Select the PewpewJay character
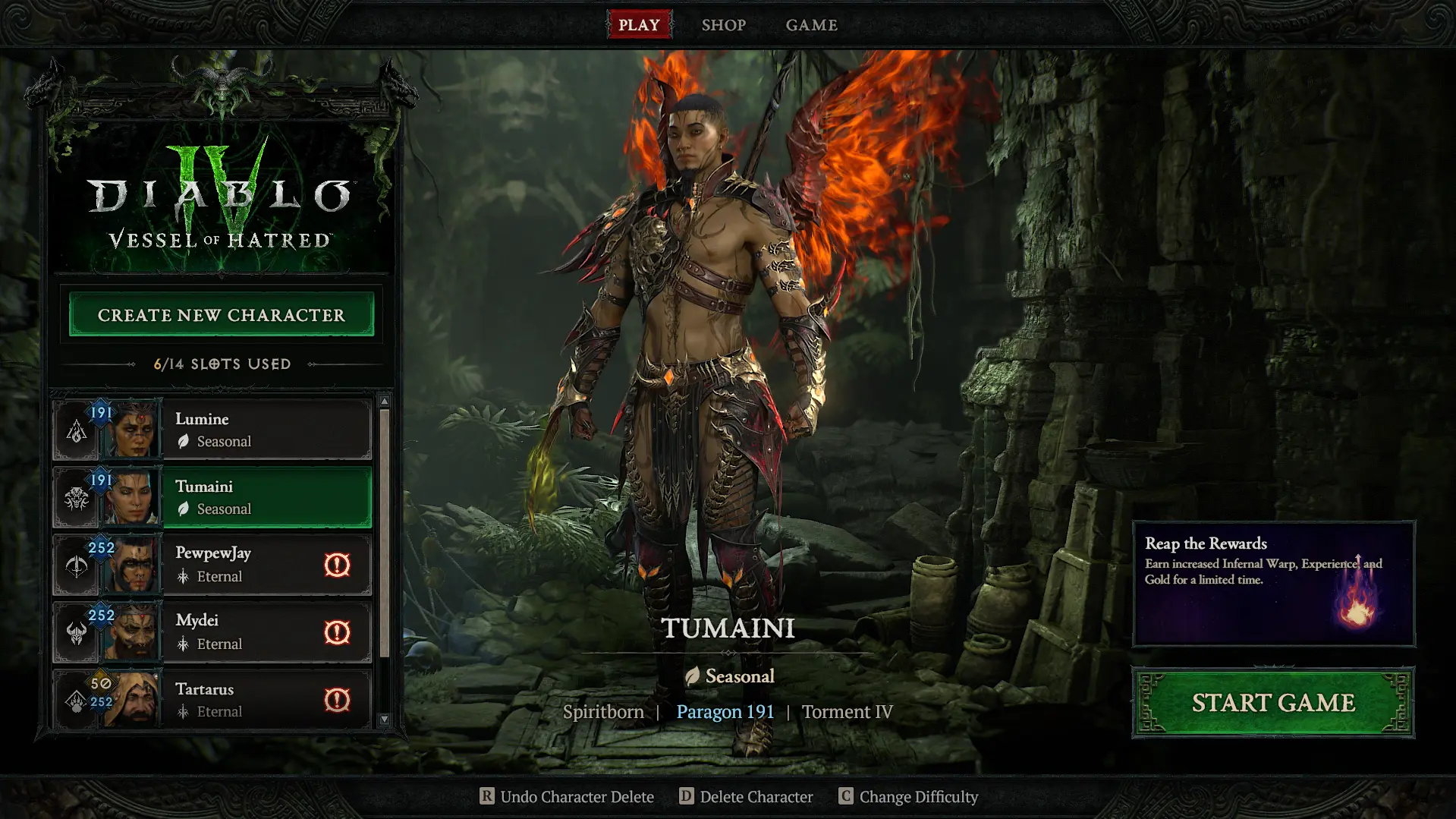This screenshot has width=1456, height=819. (243, 565)
